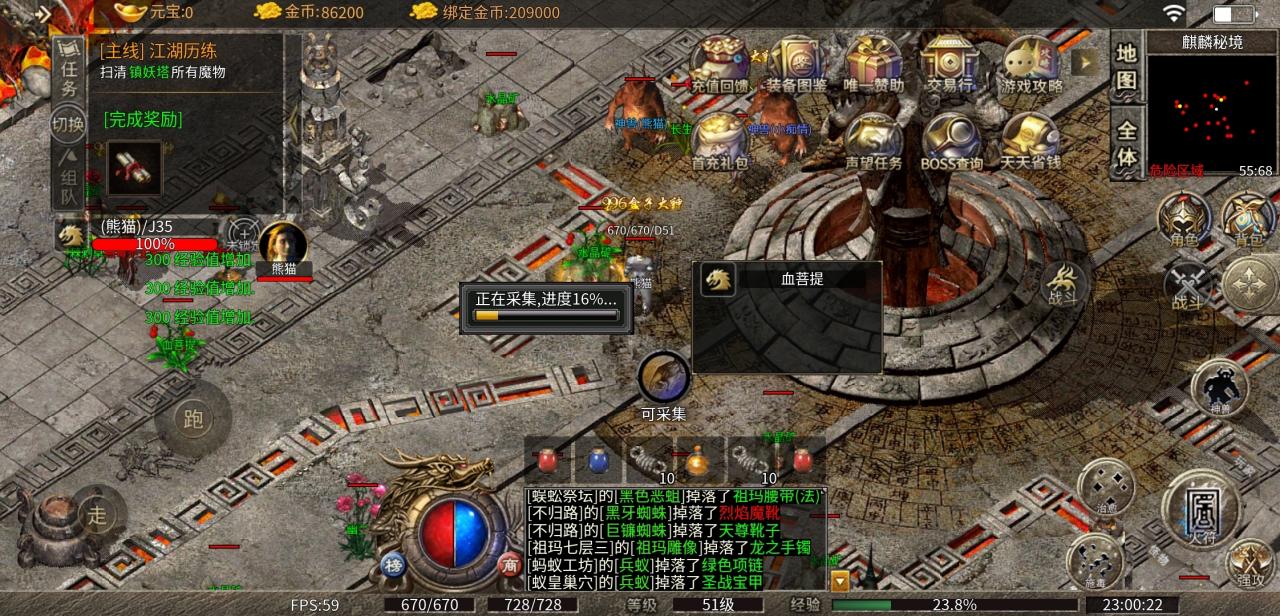
Task: Claim the 首充礼包 first-recharge pack
Action: [x=720, y=140]
